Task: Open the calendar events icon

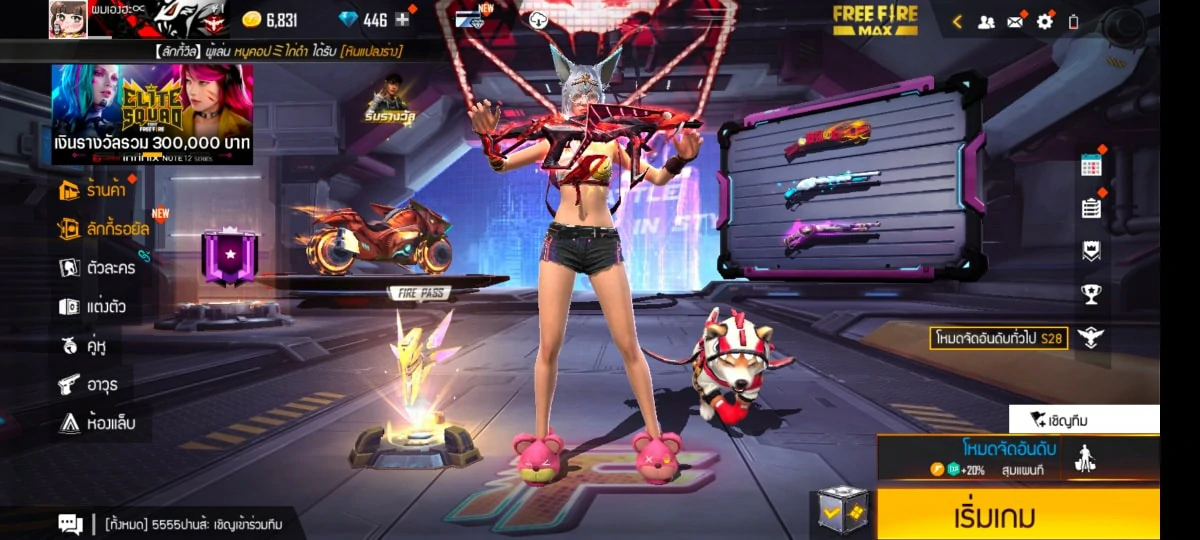Action: (x=1091, y=166)
